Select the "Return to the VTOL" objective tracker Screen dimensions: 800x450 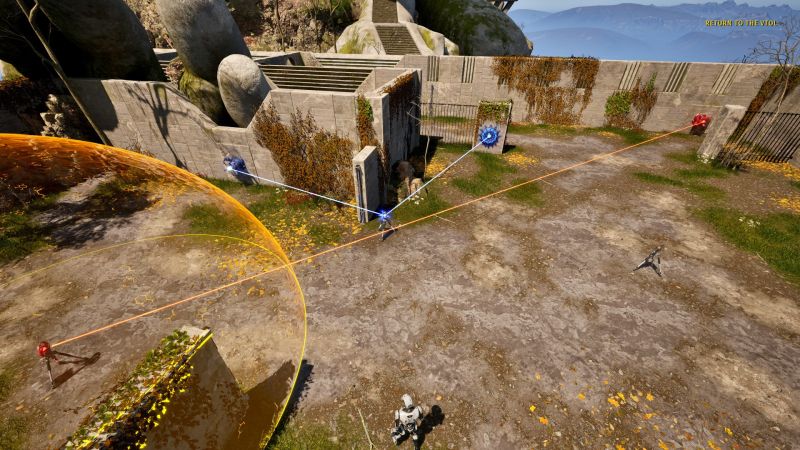click(741, 23)
